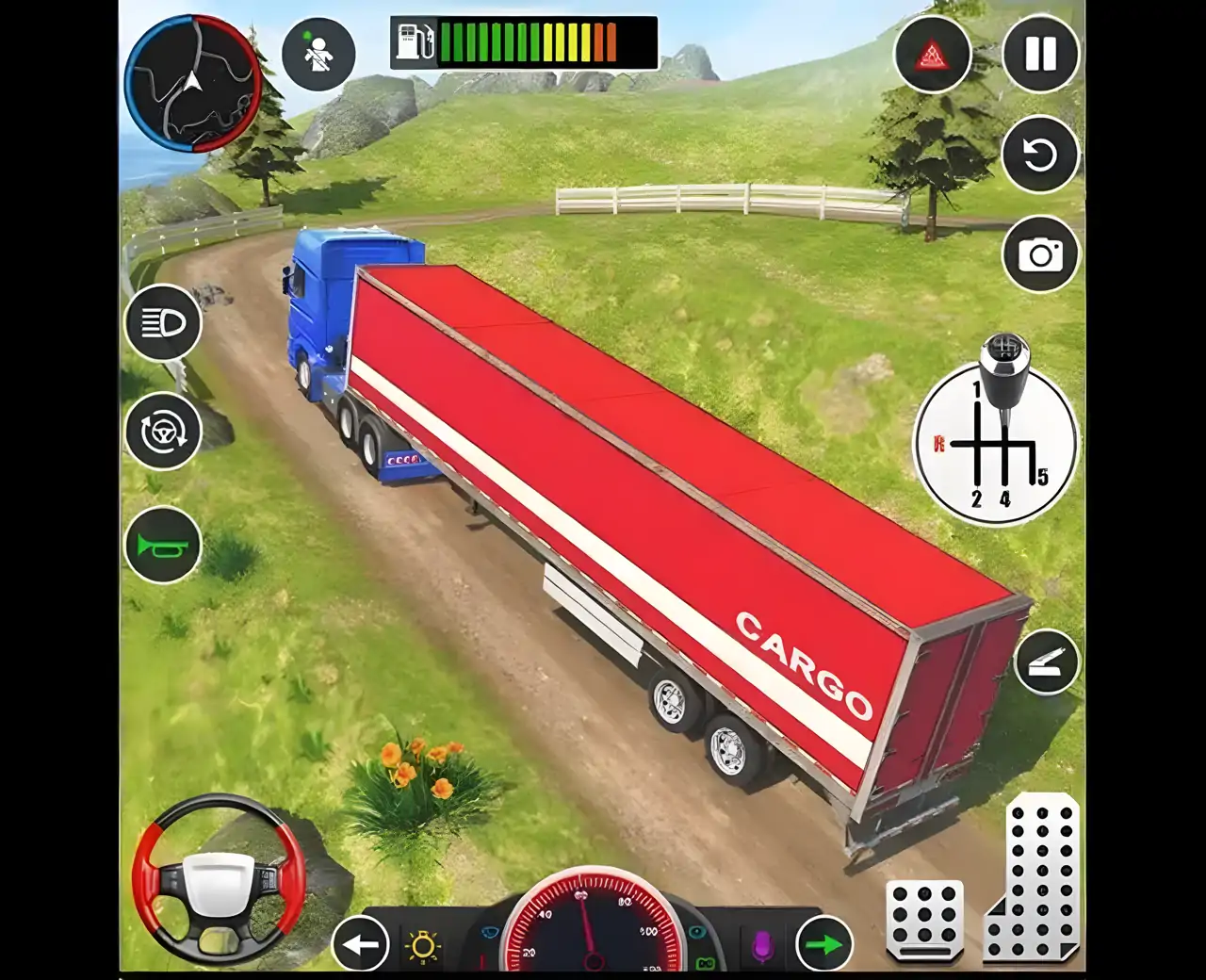Change the steering control mode
Screen dimensions: 1206x980
pos(163,432)
